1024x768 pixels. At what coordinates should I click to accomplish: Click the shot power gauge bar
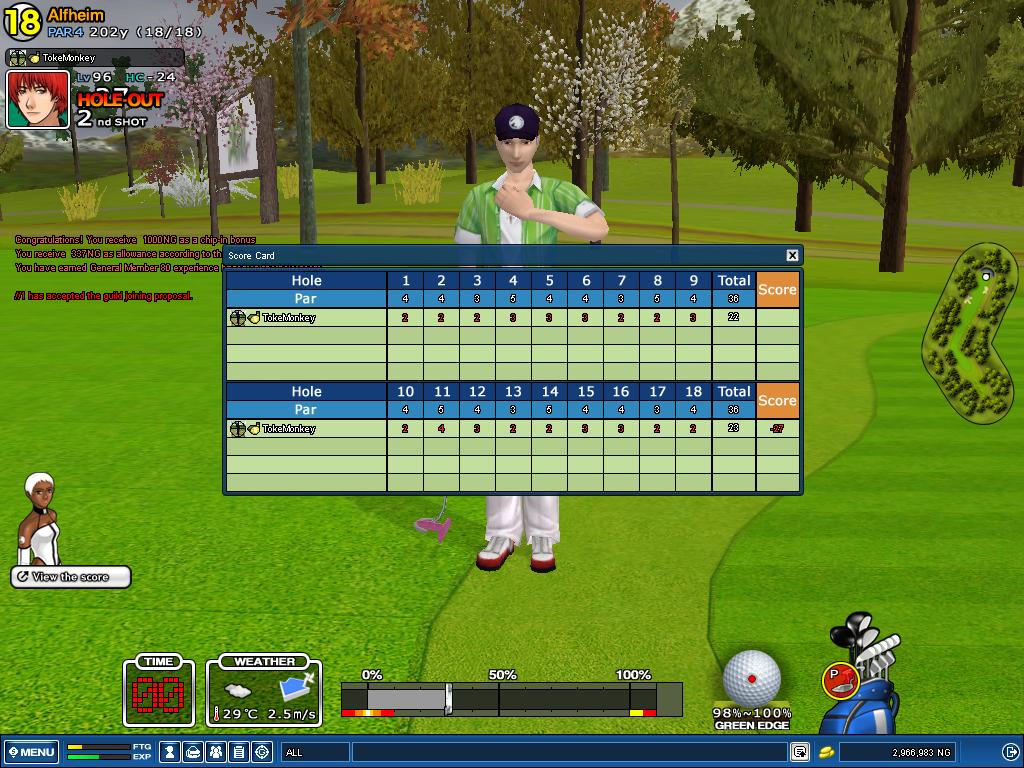coord(510,697)
